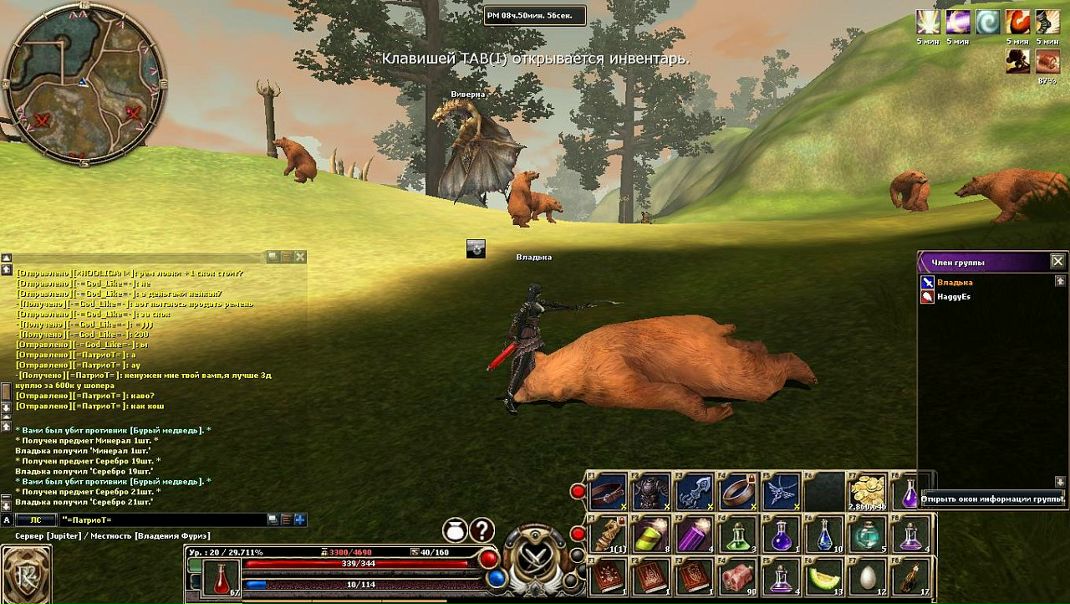
Task: Select the gold ring hotbar slot
Action: coord(738,491)
